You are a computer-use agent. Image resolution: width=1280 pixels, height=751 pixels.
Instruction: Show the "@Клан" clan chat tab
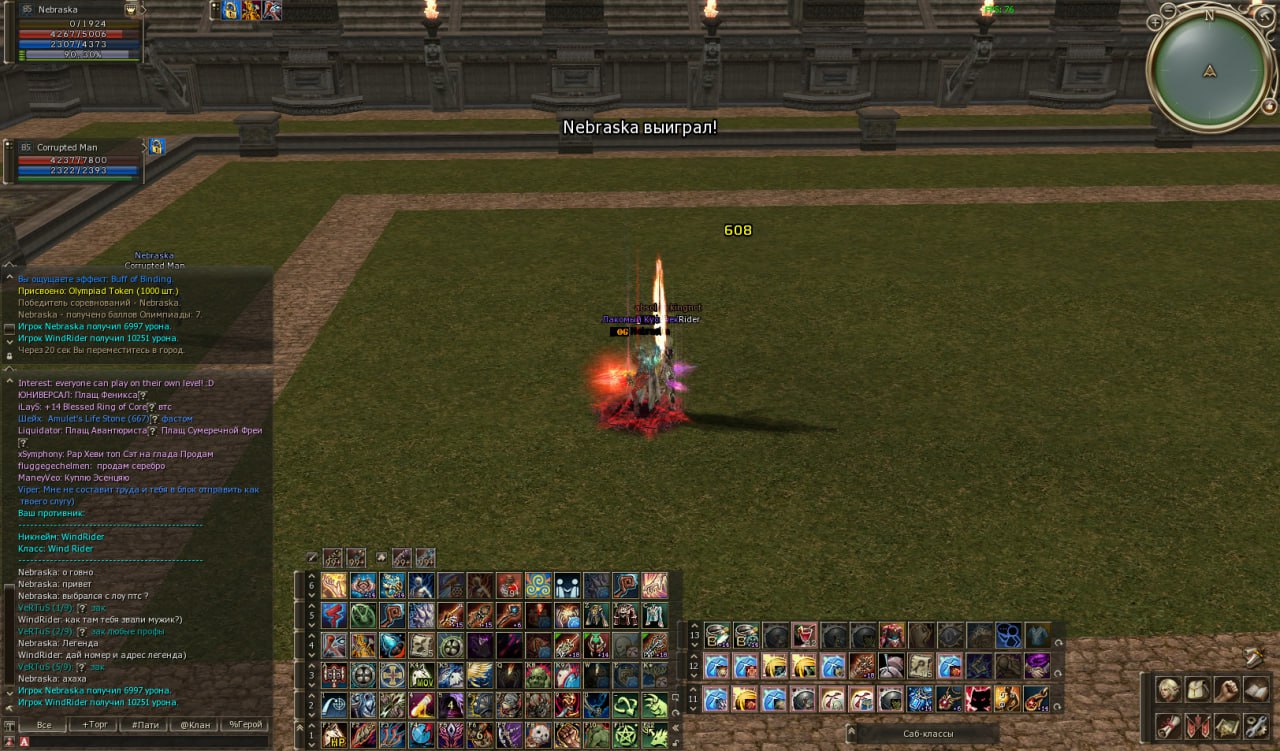[x=193, y=724]
